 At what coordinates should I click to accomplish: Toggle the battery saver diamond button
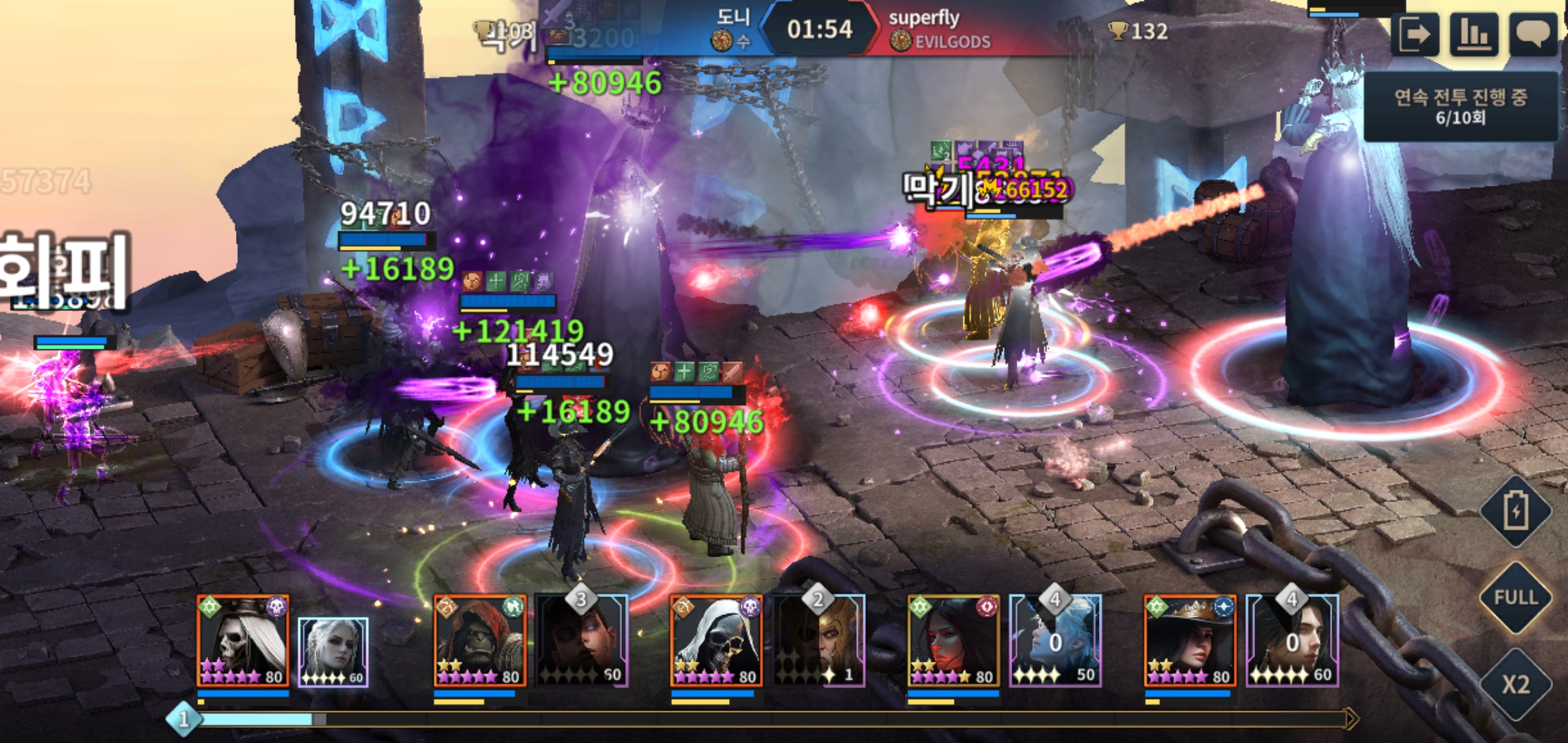1516,510
